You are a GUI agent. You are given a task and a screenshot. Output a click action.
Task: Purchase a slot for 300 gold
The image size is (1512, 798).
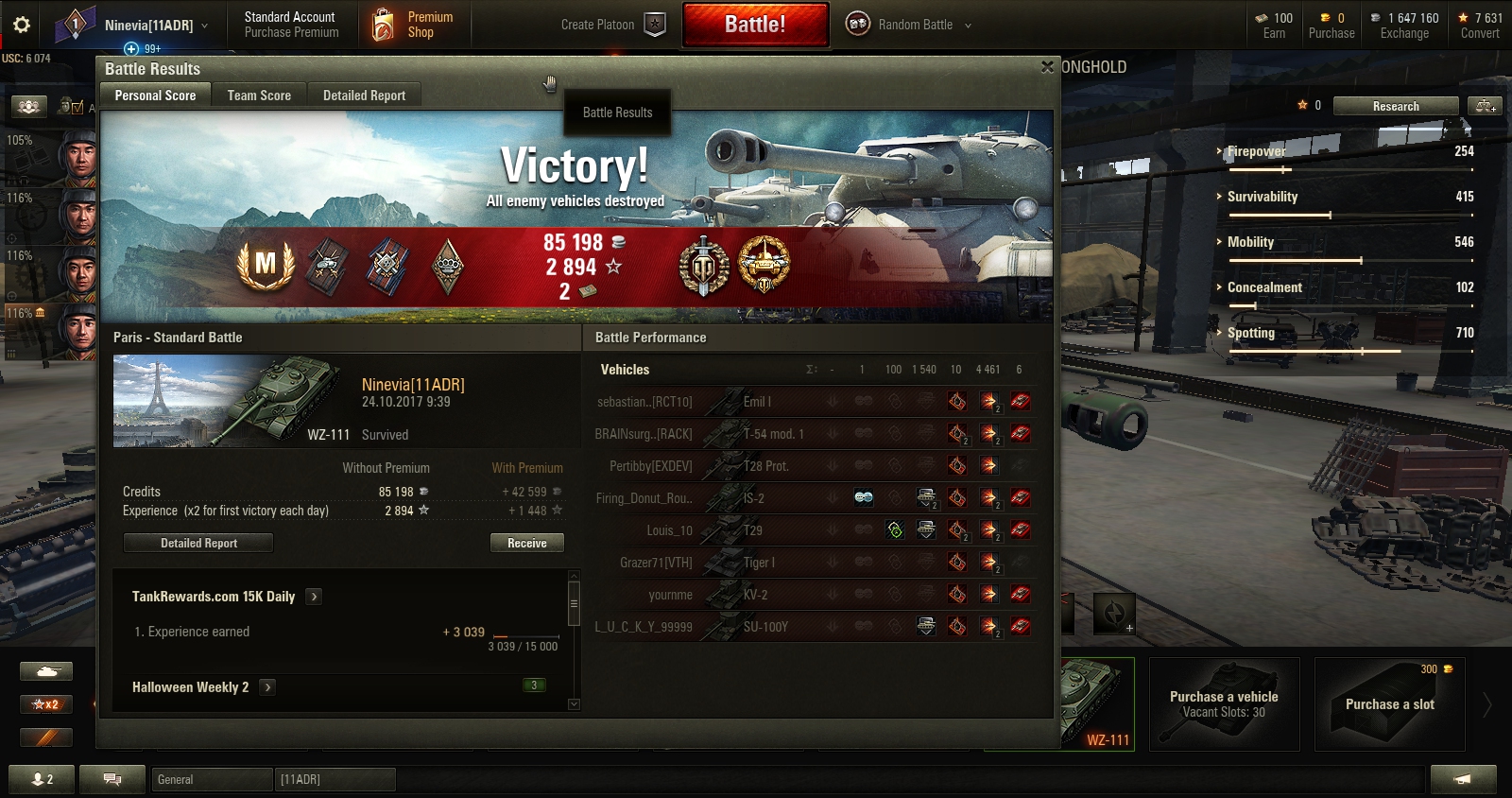1389,704
